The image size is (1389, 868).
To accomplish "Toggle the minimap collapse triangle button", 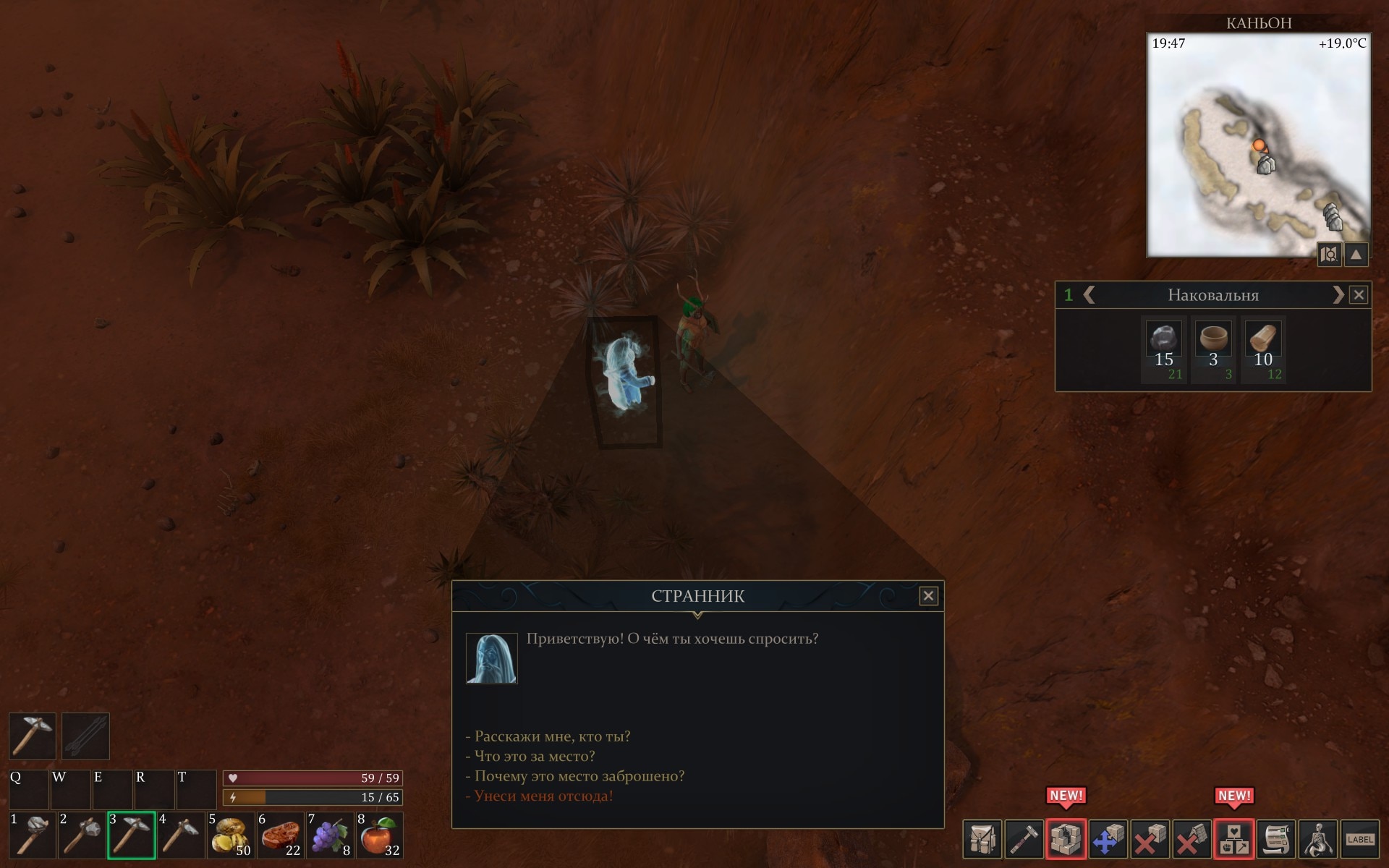I will point(1356,255).
